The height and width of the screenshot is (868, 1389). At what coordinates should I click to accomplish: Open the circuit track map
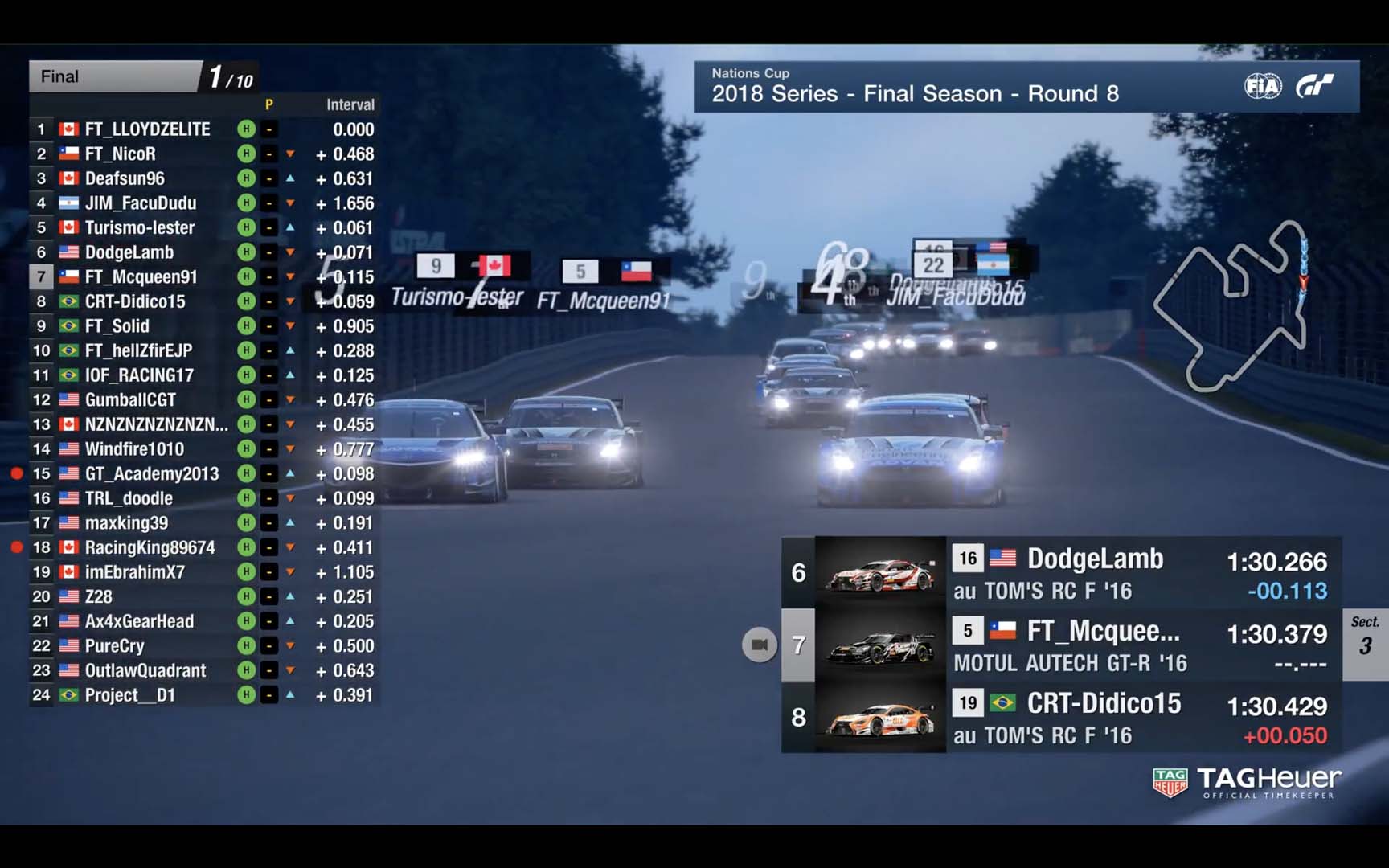click(x=1231, y=306)
